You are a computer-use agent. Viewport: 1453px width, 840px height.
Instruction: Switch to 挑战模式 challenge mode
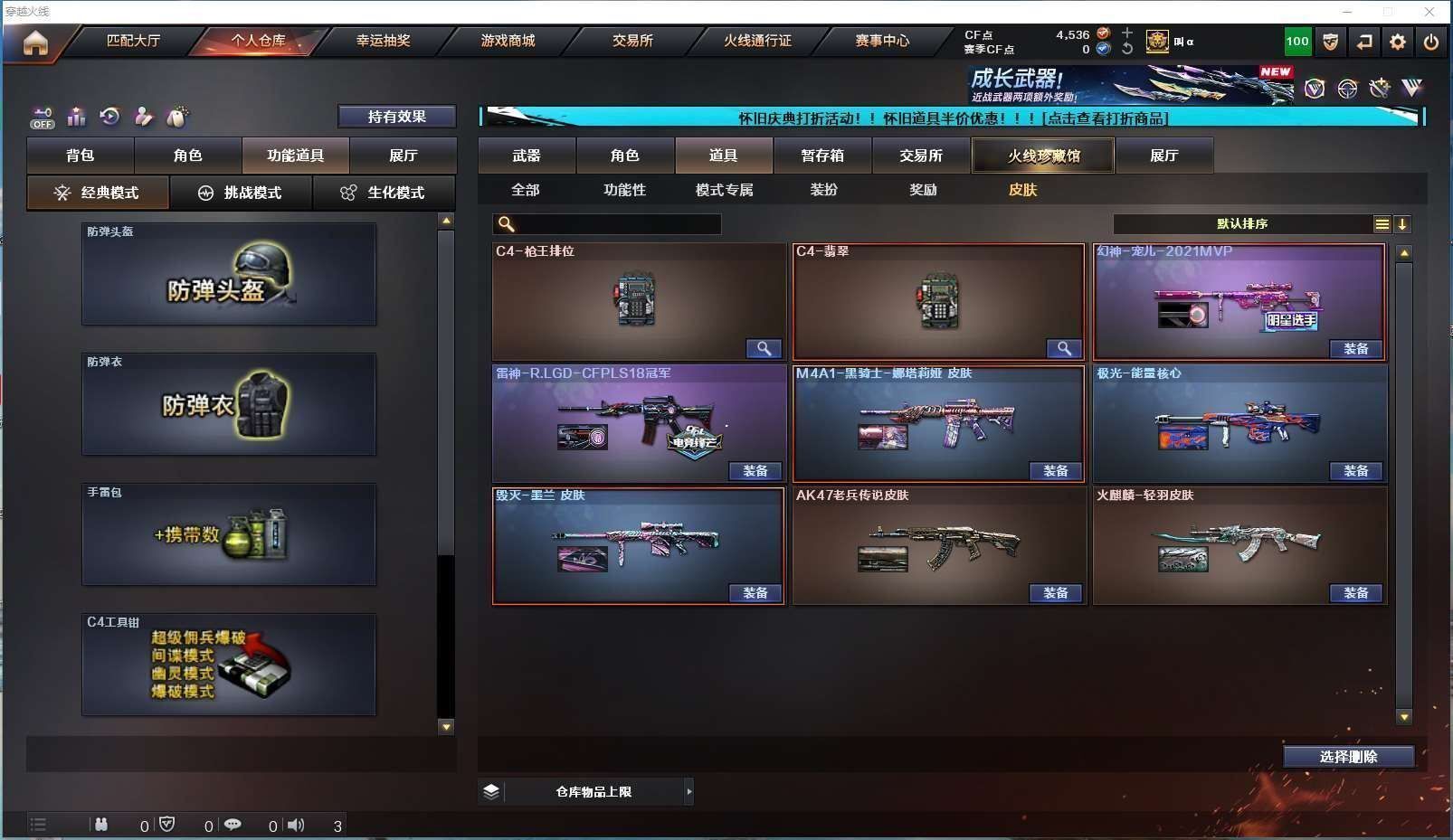(x=242, y=193)
